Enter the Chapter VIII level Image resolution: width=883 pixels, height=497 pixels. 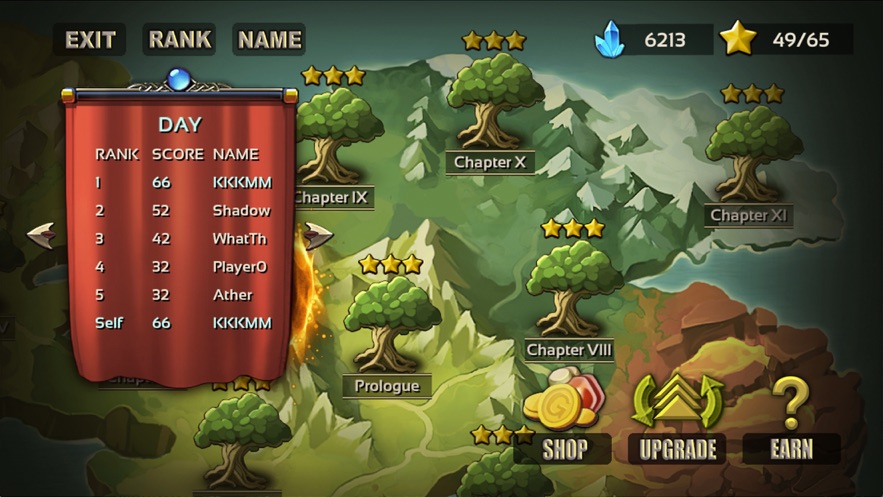(x=570, y=290)
